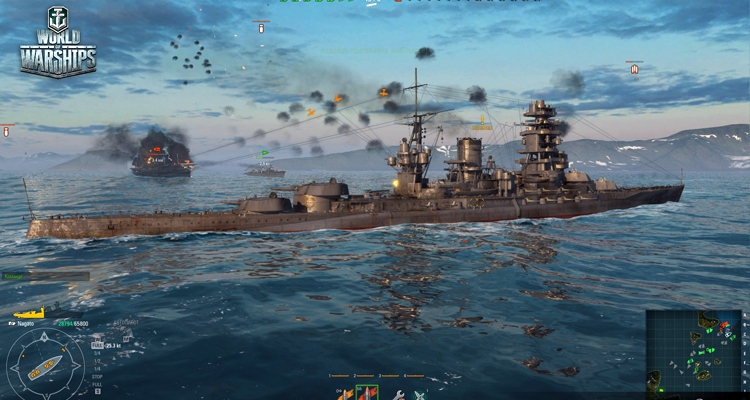Activate the wrench repair consumable
Image resolution: width=750 pixels, height=400 pixels.
tap(398, 394)
